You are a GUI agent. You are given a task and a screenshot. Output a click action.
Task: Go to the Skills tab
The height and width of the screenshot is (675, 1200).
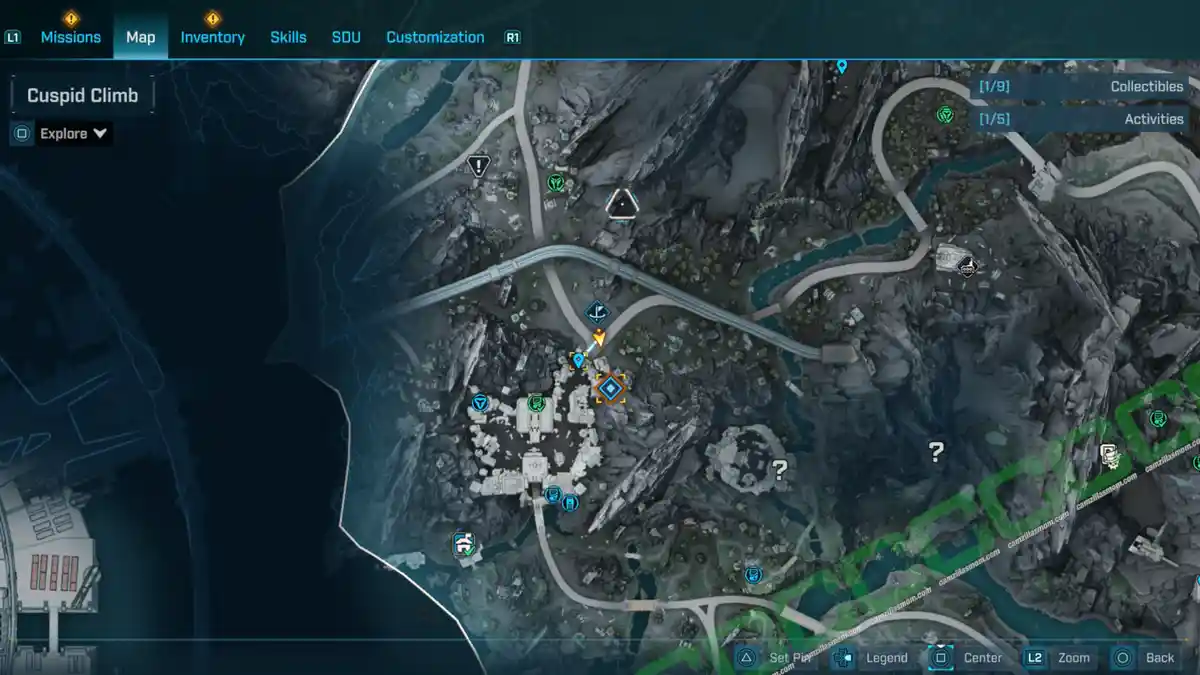click(x=288, y=37)
